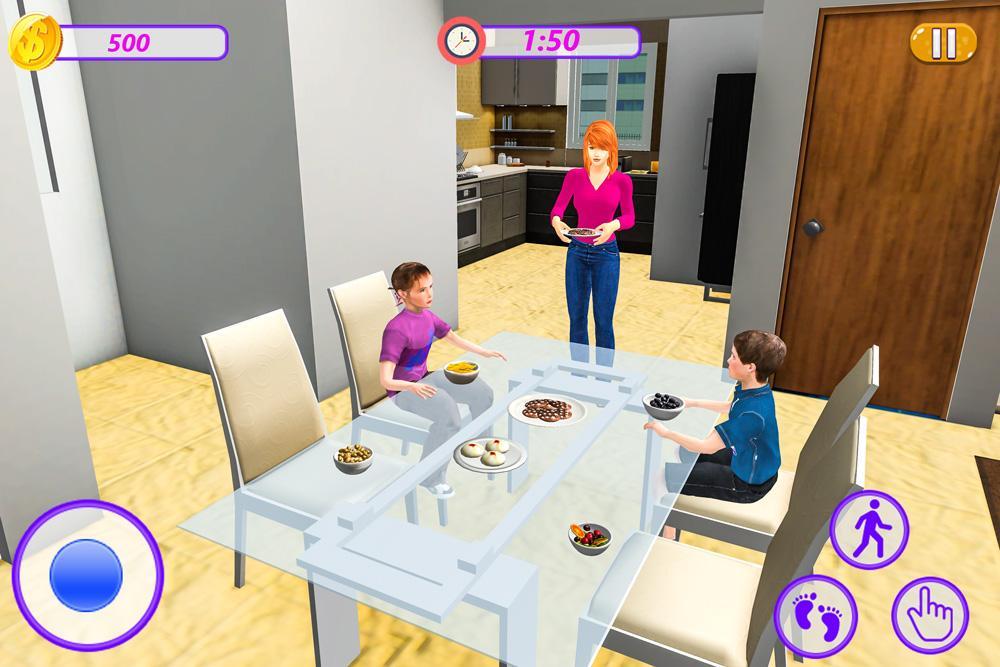Screen dimensions: 1000x667
Task: Pause the game with the orange button
Action: pyautogui.click(x=943, y=42)
